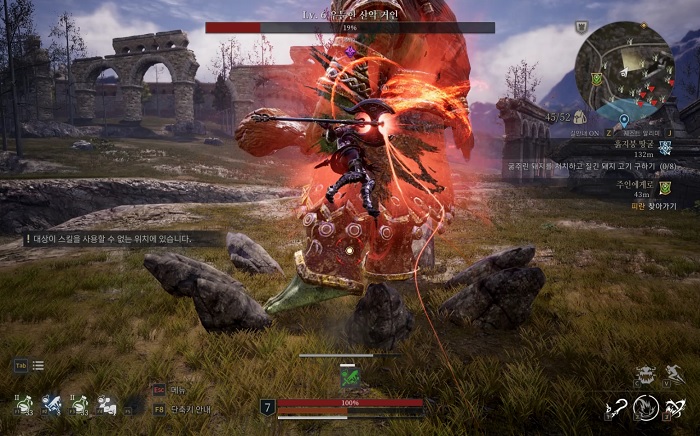
Task: Activate the fourth quick slot item
Action: tap(107, 405)
